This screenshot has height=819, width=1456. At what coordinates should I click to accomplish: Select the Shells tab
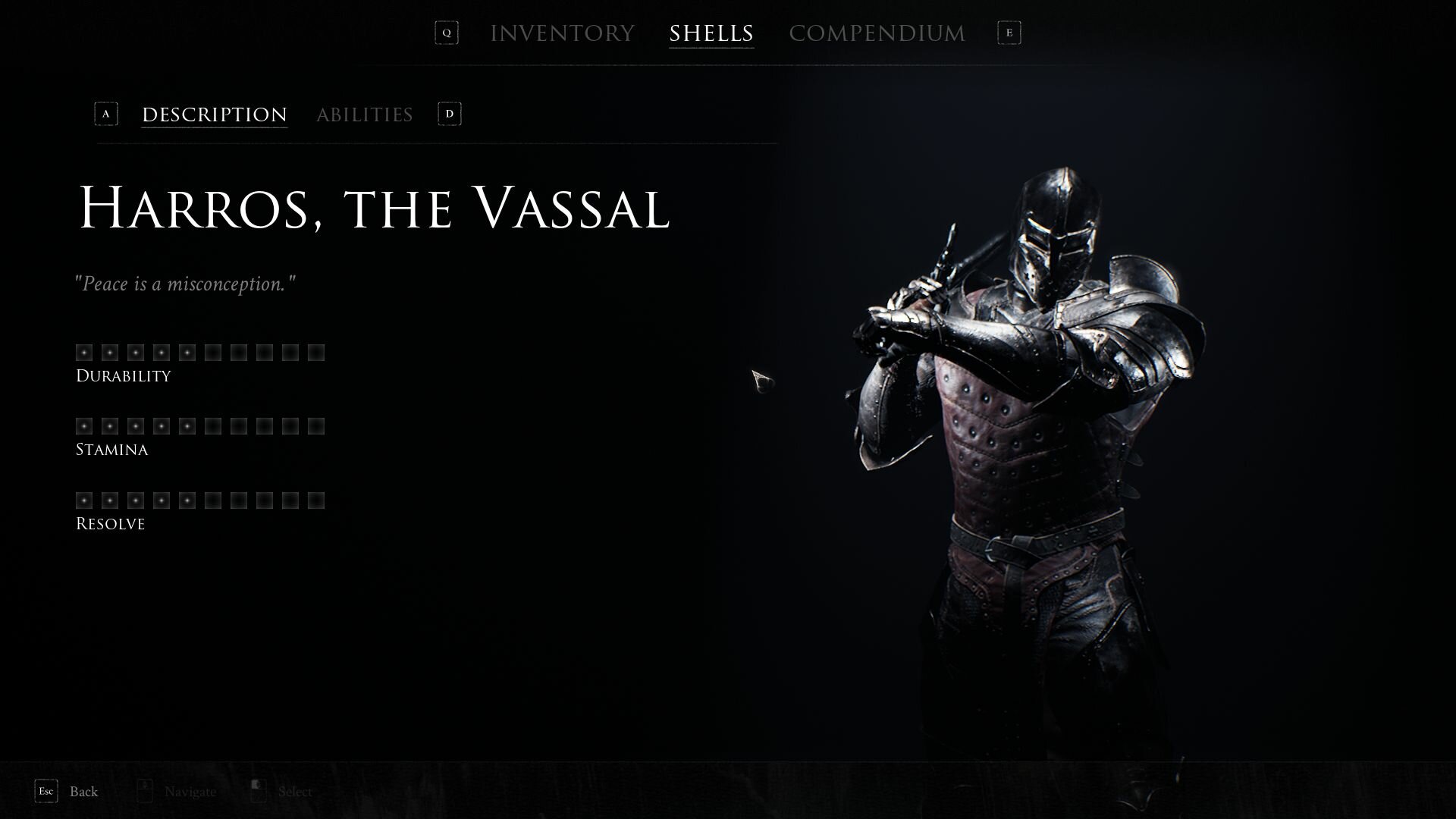coord(711,33)
